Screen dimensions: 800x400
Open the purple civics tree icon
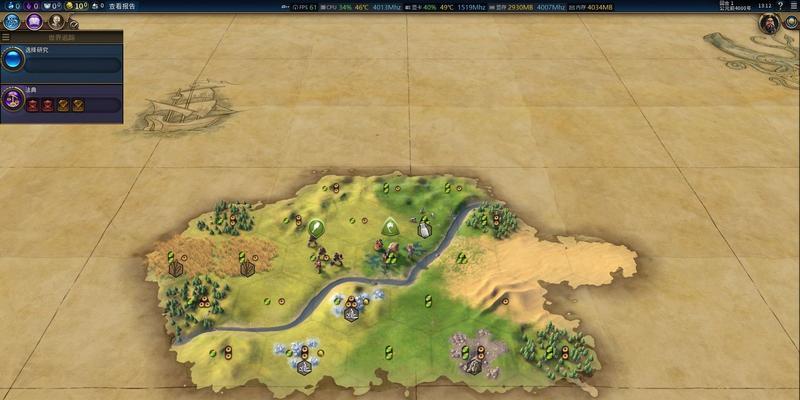pos(33,21)
